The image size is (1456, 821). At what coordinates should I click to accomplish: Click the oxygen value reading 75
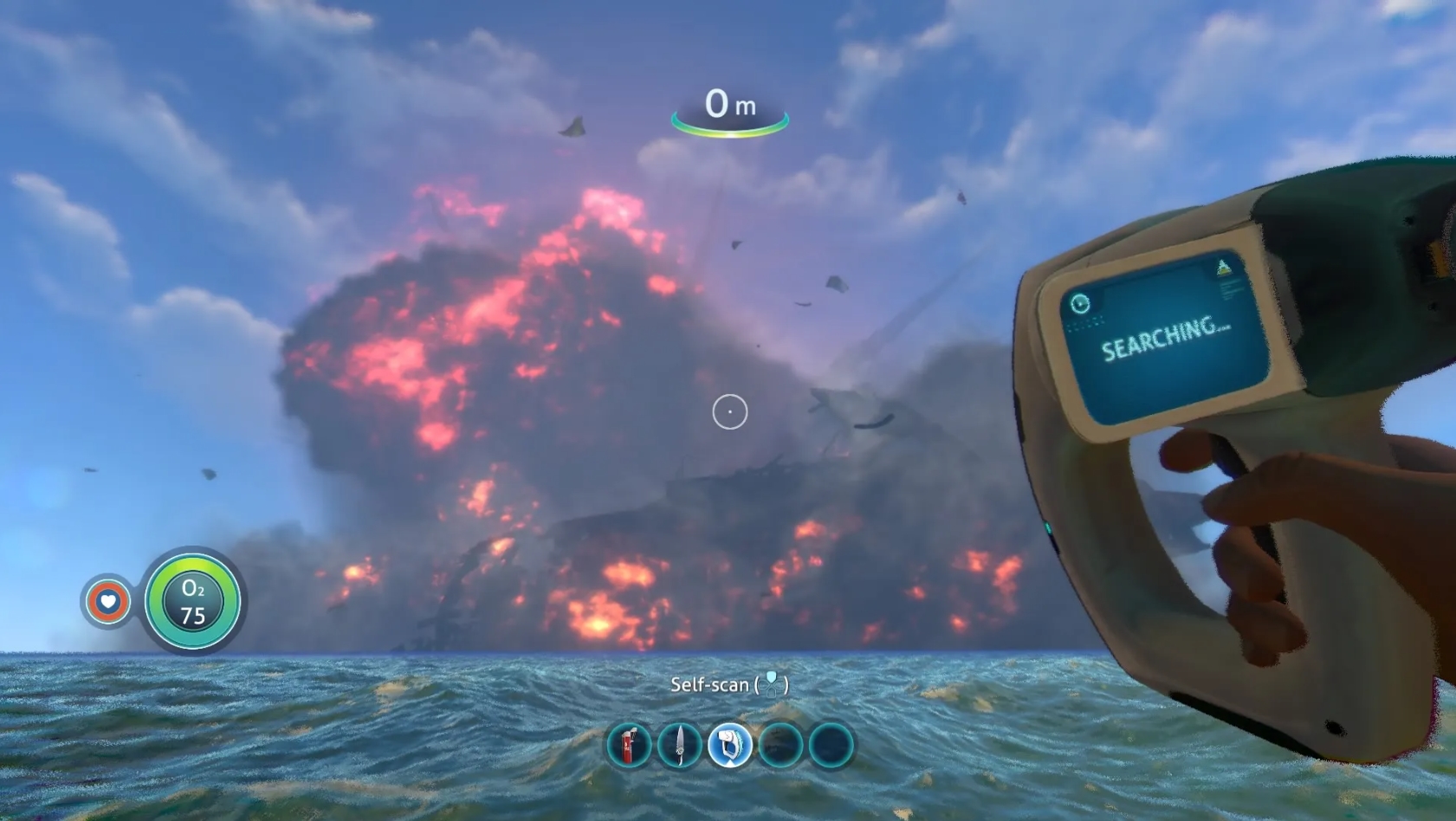tap(193, 617)
